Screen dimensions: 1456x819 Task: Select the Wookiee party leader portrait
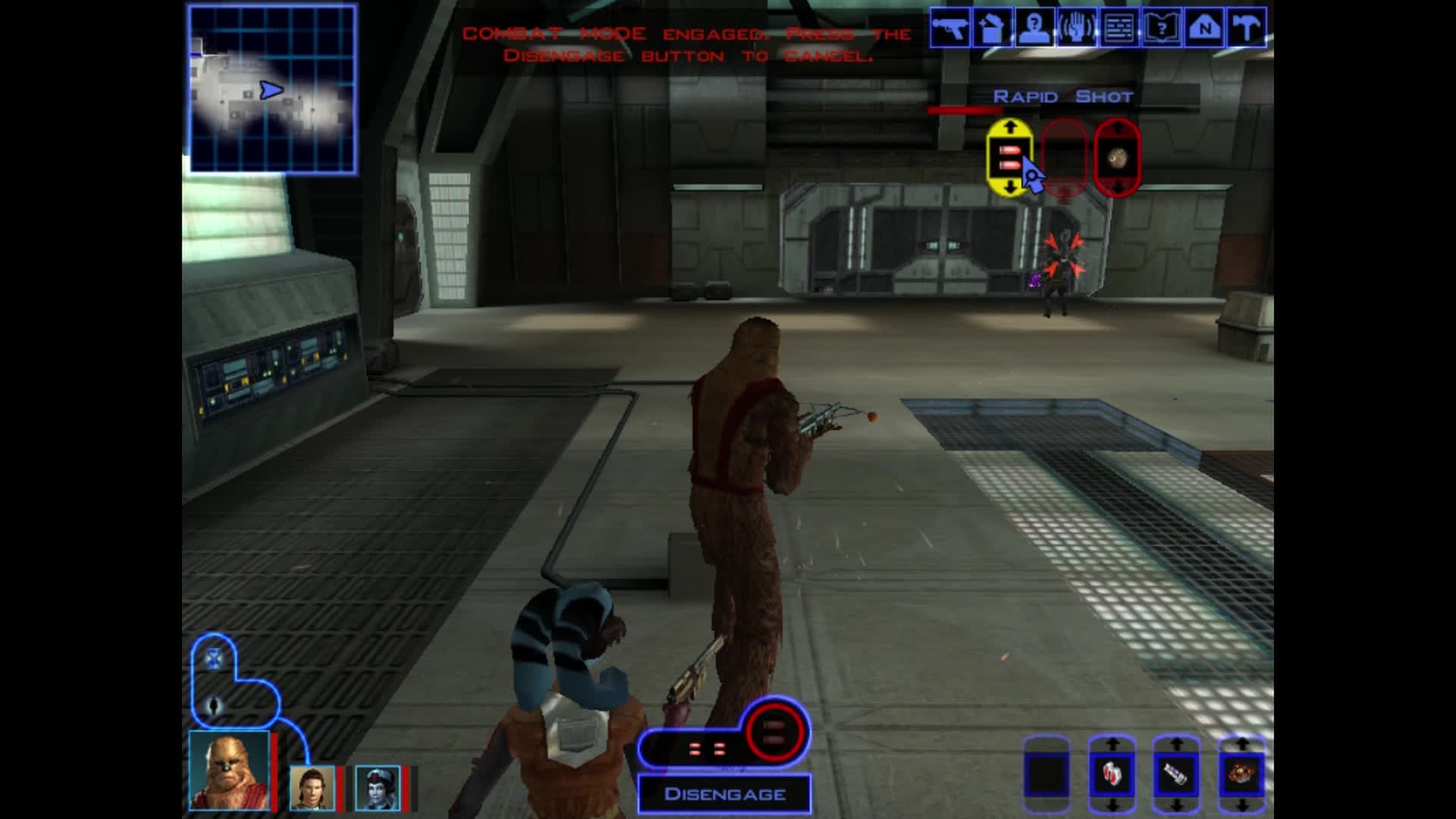click(x=228, y=770)
